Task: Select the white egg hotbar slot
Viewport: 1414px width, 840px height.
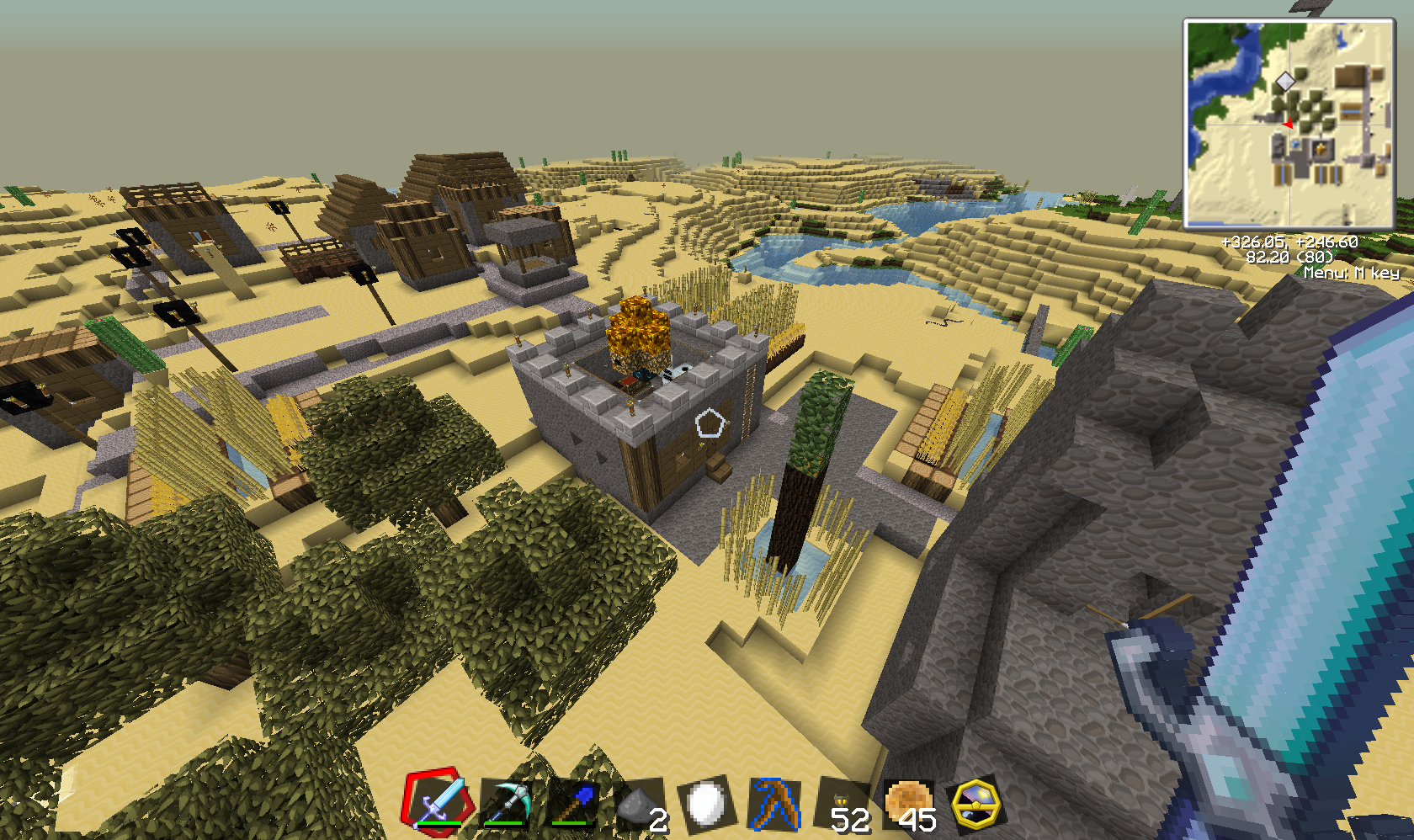Action: coord(706,804)
